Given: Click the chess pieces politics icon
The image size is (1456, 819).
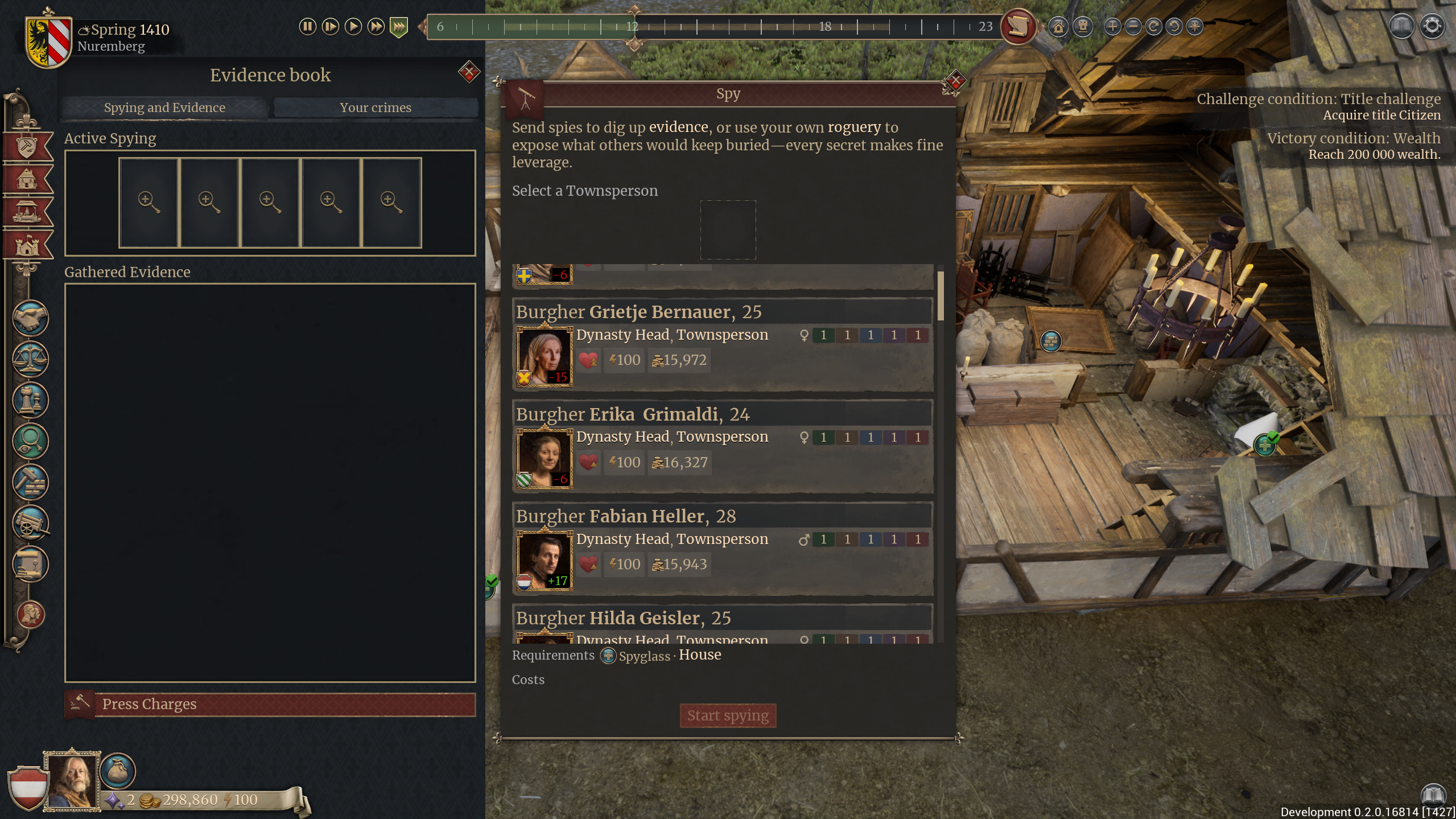Looking at the screenshot, I should click(30, 401).
